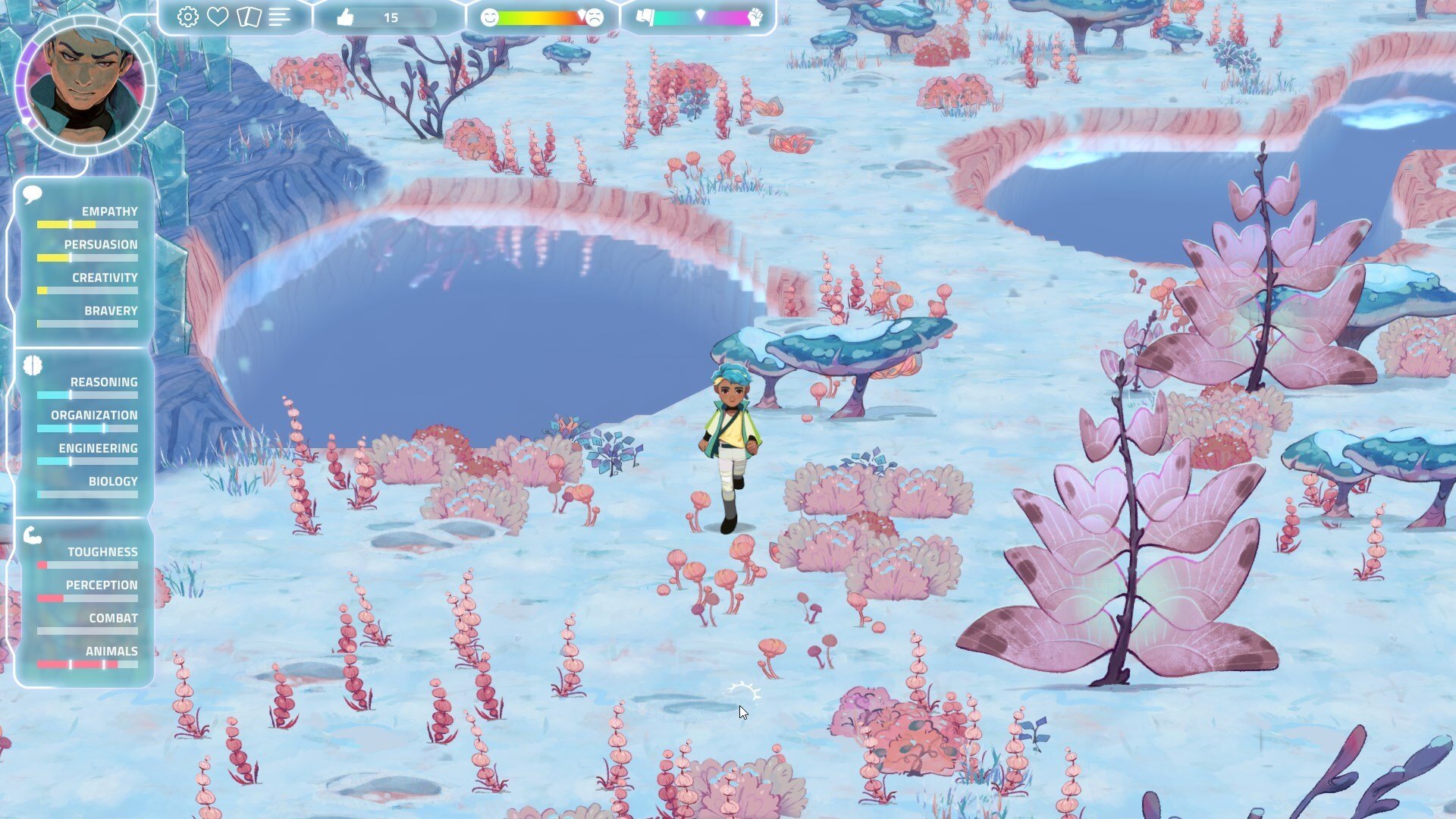
Task: Open the card deck icon
Action: 250,17
